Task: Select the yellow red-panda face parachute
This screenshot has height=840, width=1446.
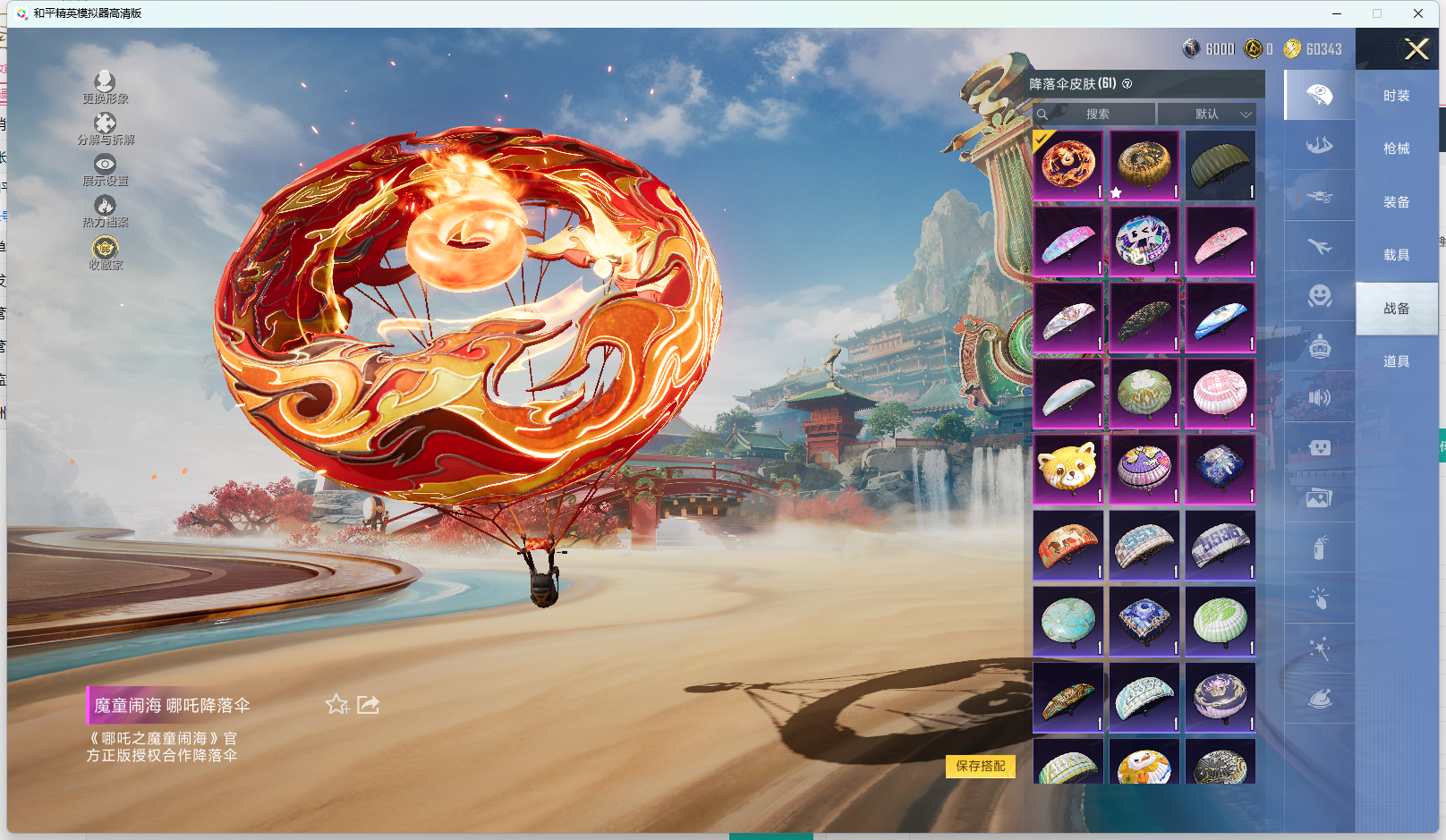Action: coord(1067,470)
